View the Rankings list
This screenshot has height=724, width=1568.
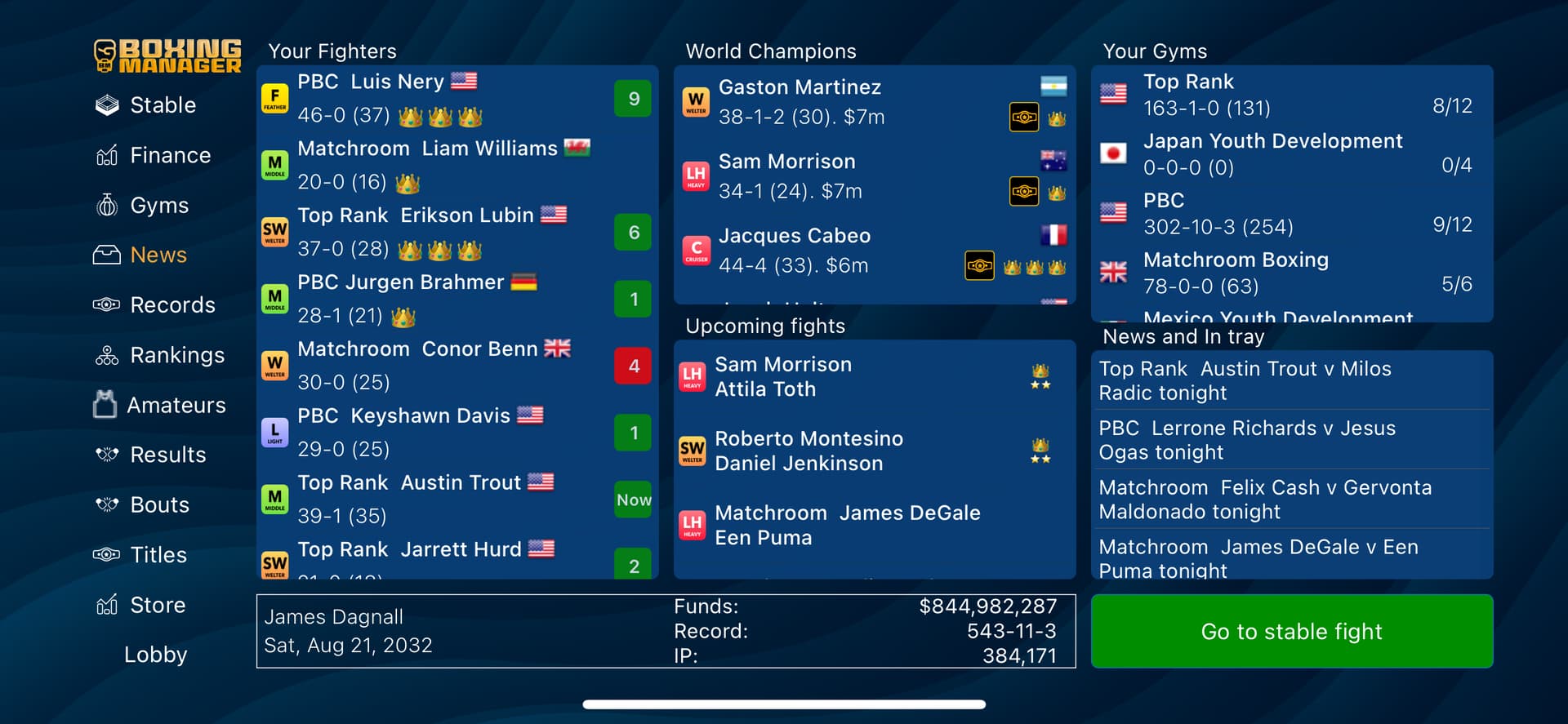(176, 355)
